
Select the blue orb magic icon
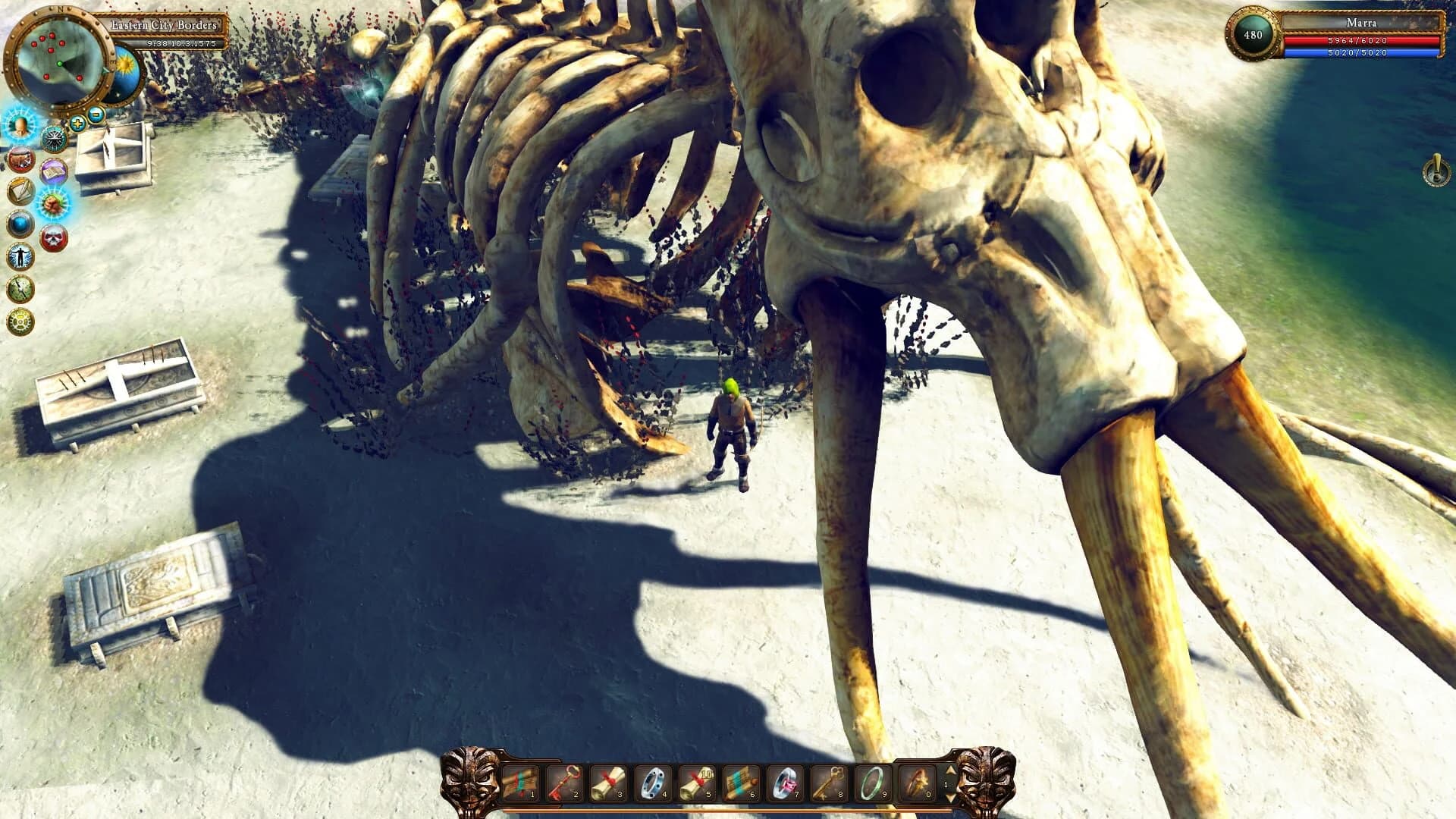pos(20,221)
